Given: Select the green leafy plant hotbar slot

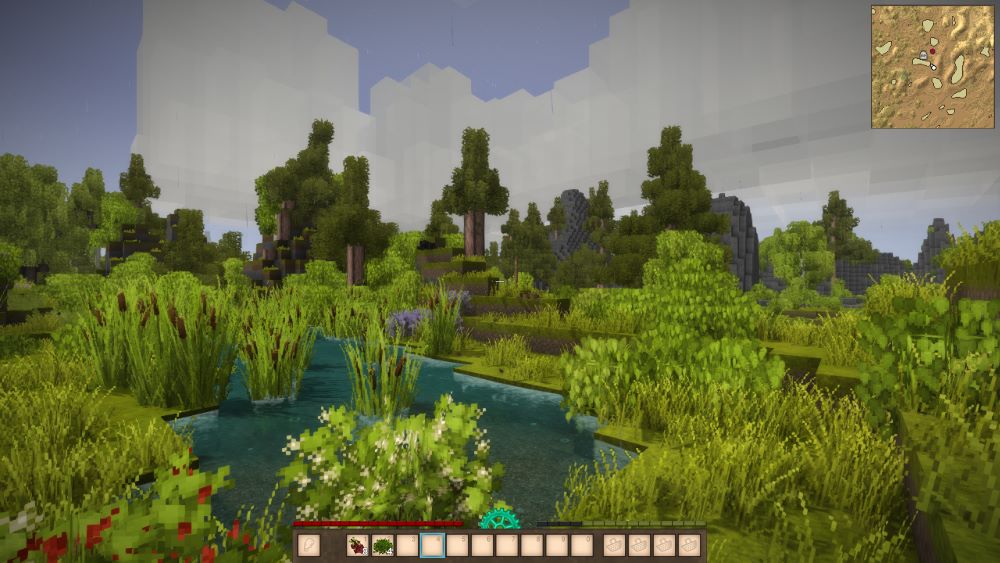Looking at the screenshot, I should tap(382, 545).
